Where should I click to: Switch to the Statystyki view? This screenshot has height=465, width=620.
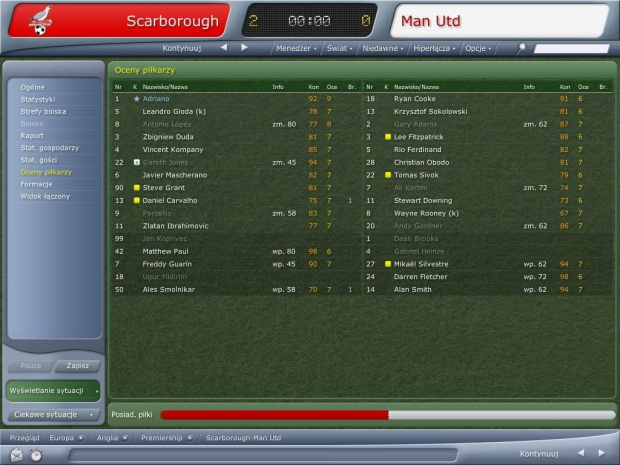(x=37, y=99)
